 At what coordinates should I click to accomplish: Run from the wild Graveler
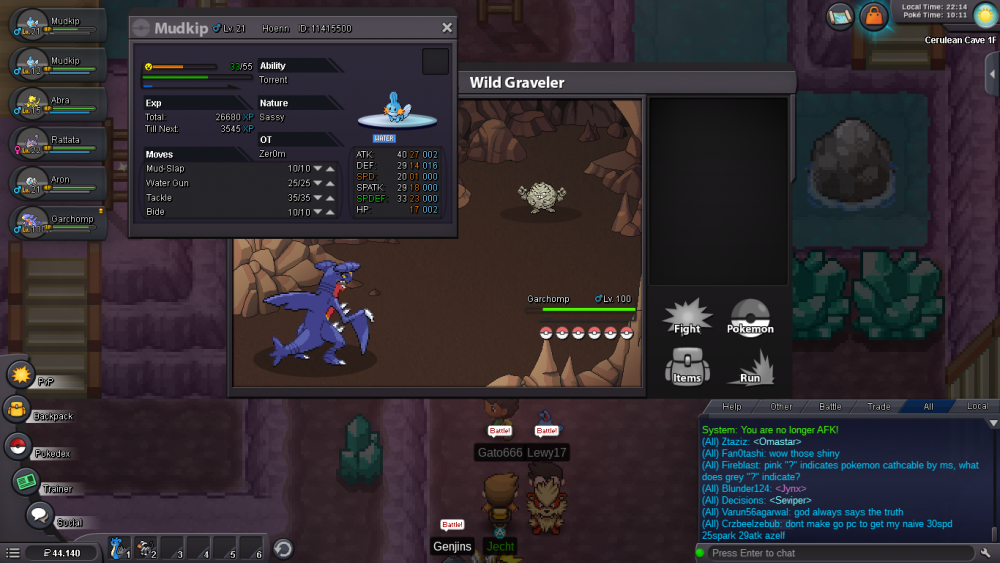[x=750, y=366]
